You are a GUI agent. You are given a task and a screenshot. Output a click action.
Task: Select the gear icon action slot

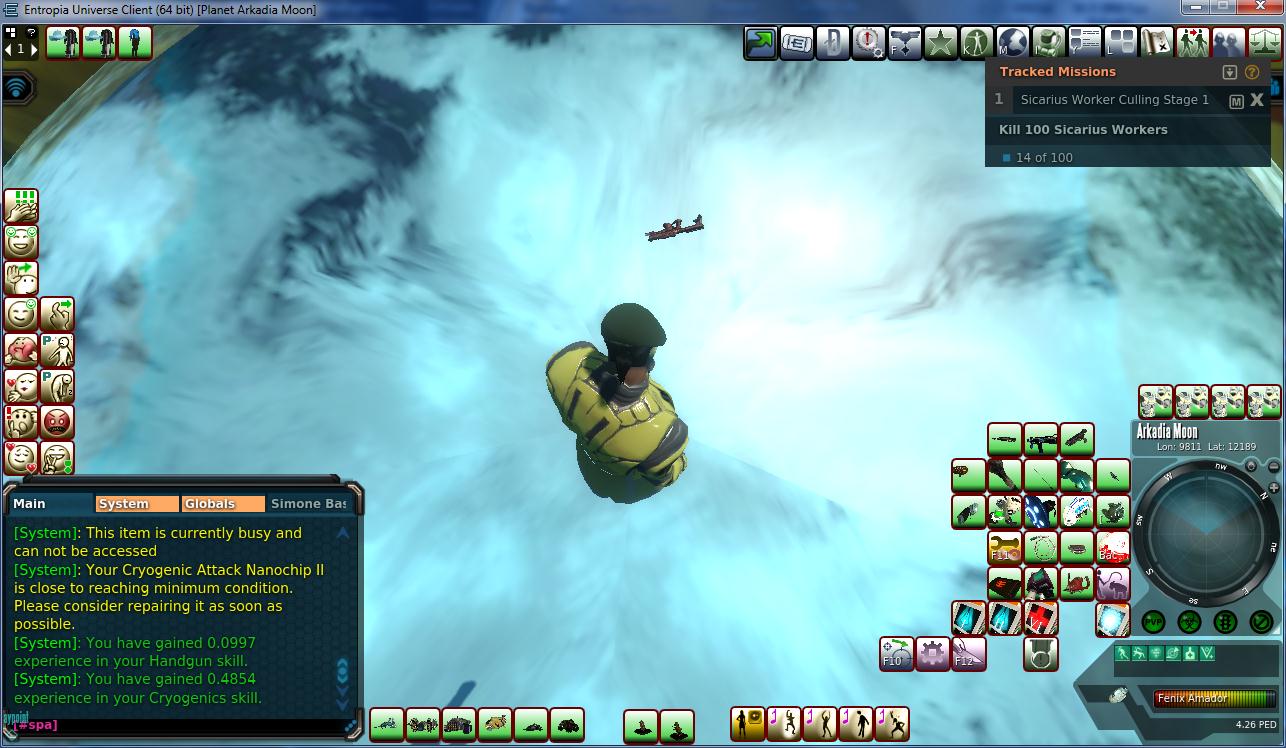click(x=932, y=654)
